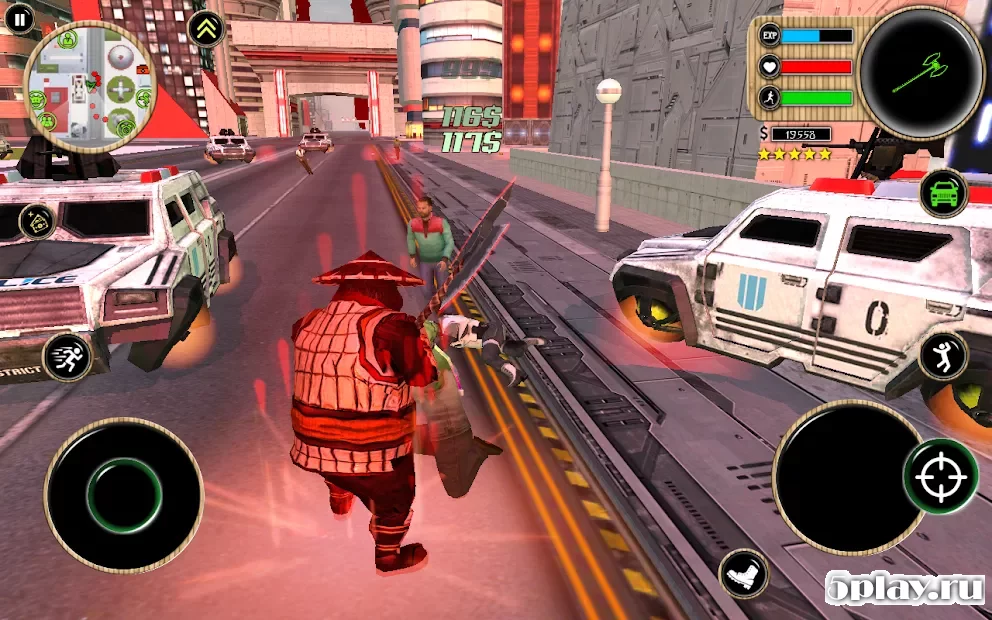Click the 5play.ru watermark
Viewport: 992px width, 620px height.
[x=905, y=589]
